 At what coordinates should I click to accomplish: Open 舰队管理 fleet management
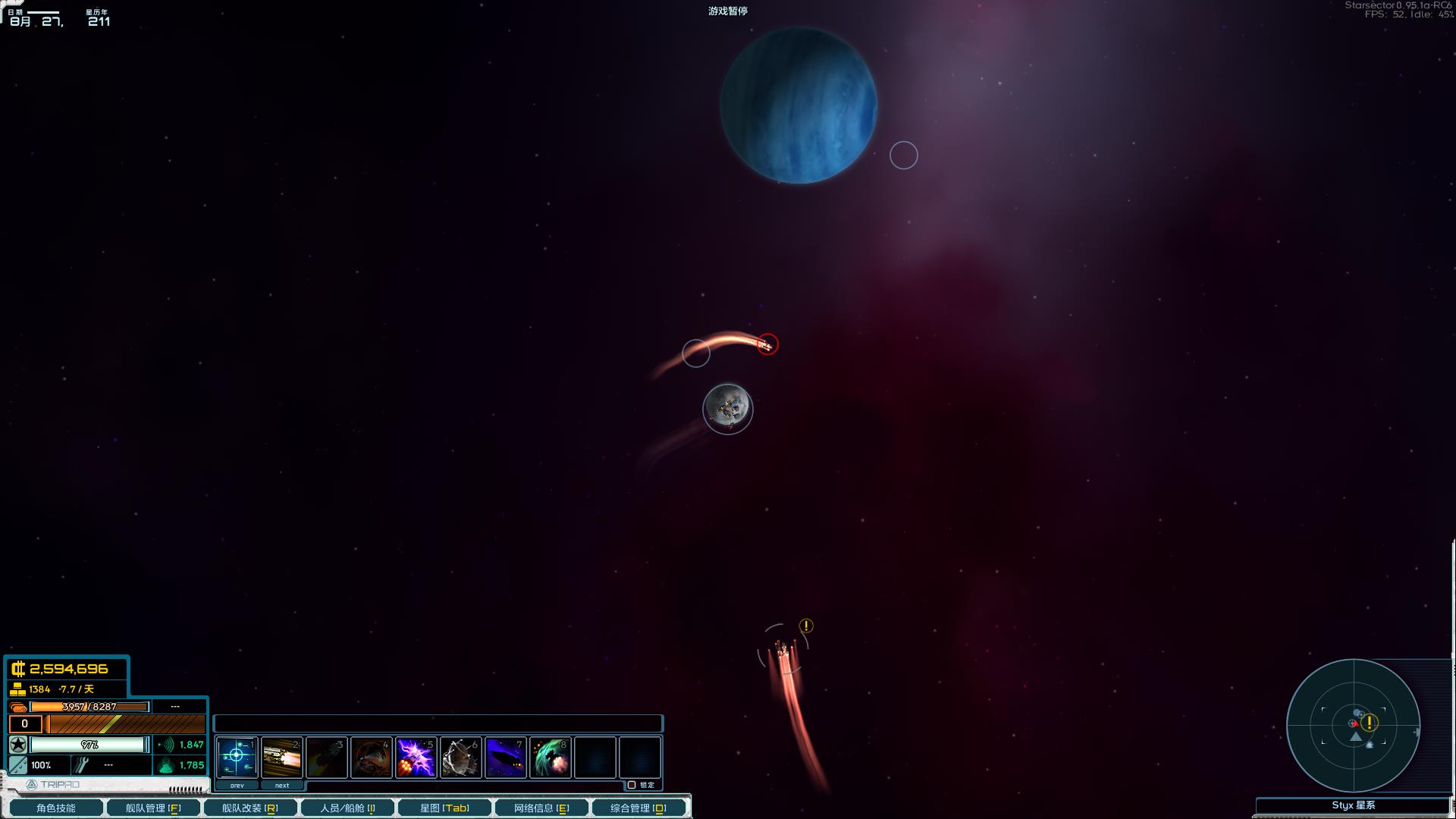pos(152,808)
